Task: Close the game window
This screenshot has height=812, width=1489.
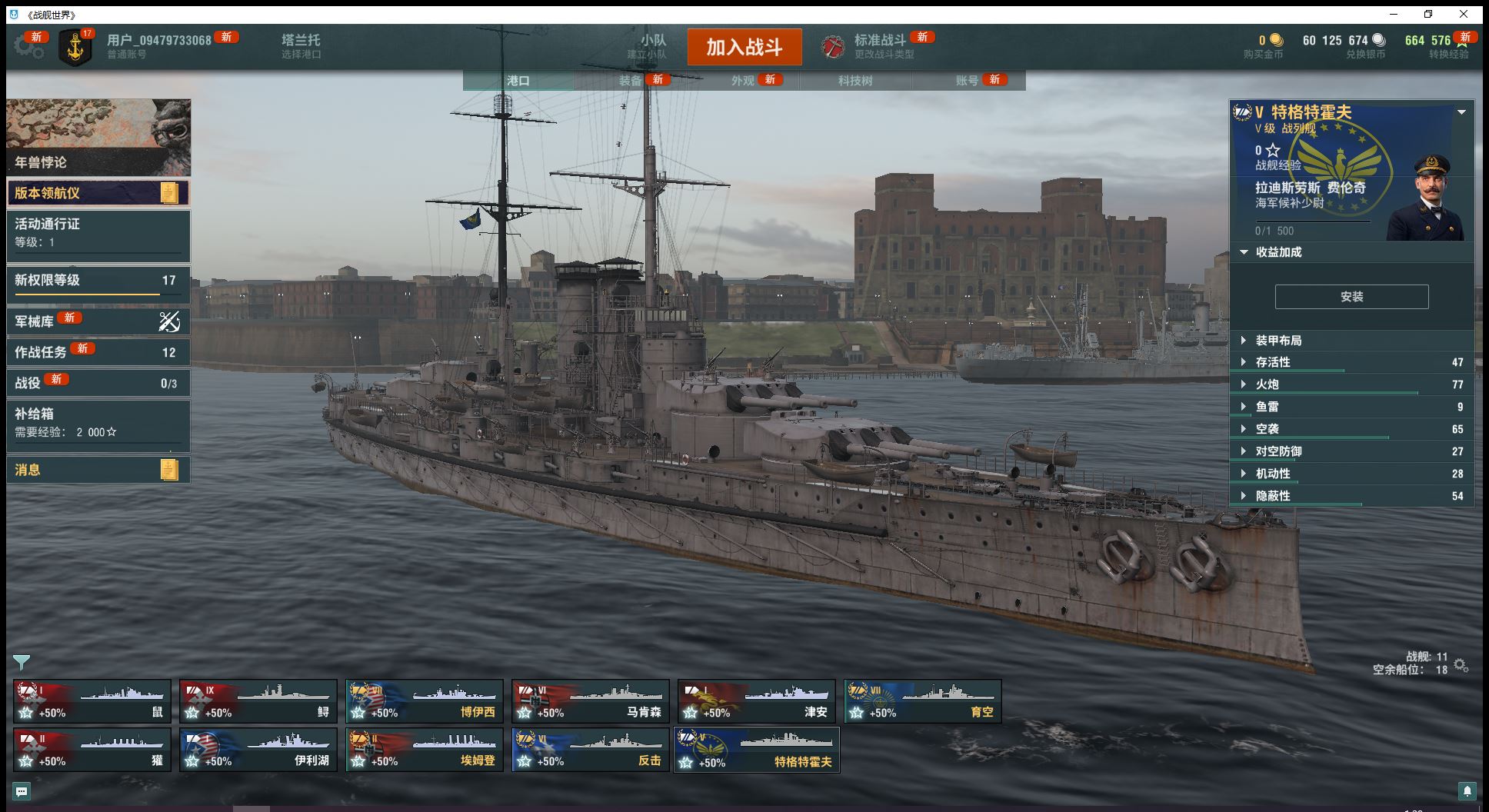Action: (1464, 14)
